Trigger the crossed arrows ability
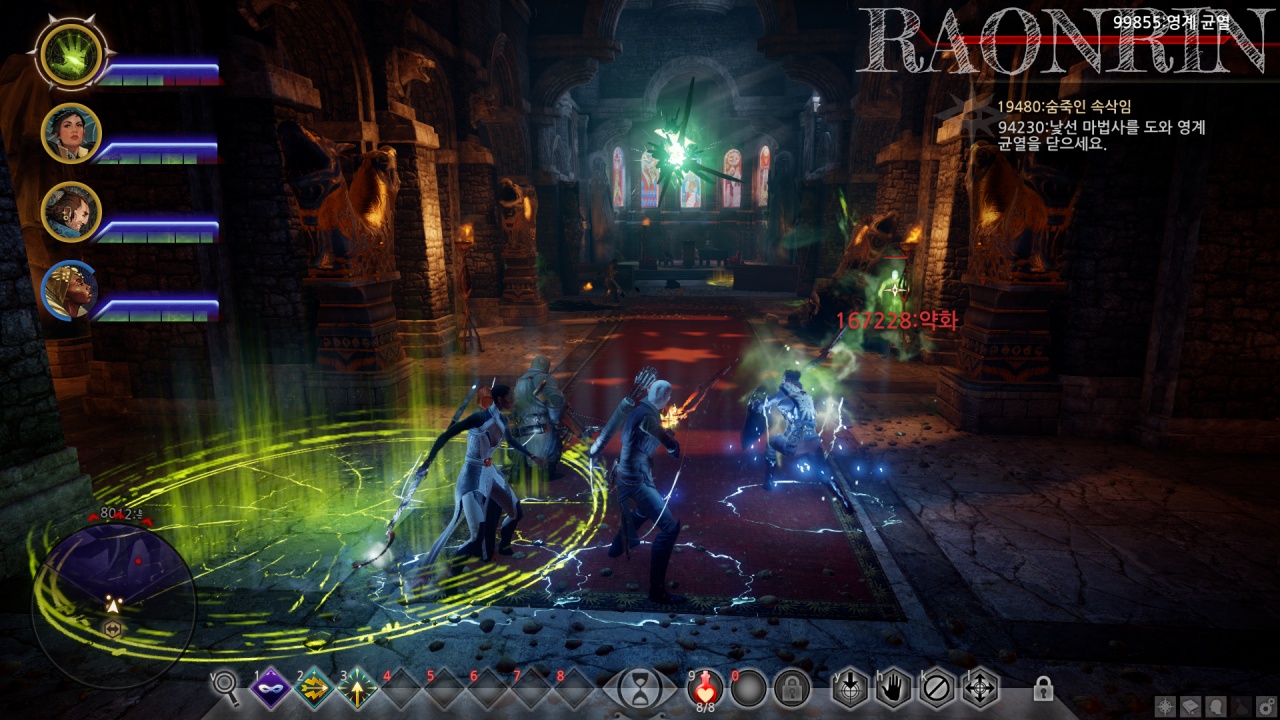 click(314, 688)
